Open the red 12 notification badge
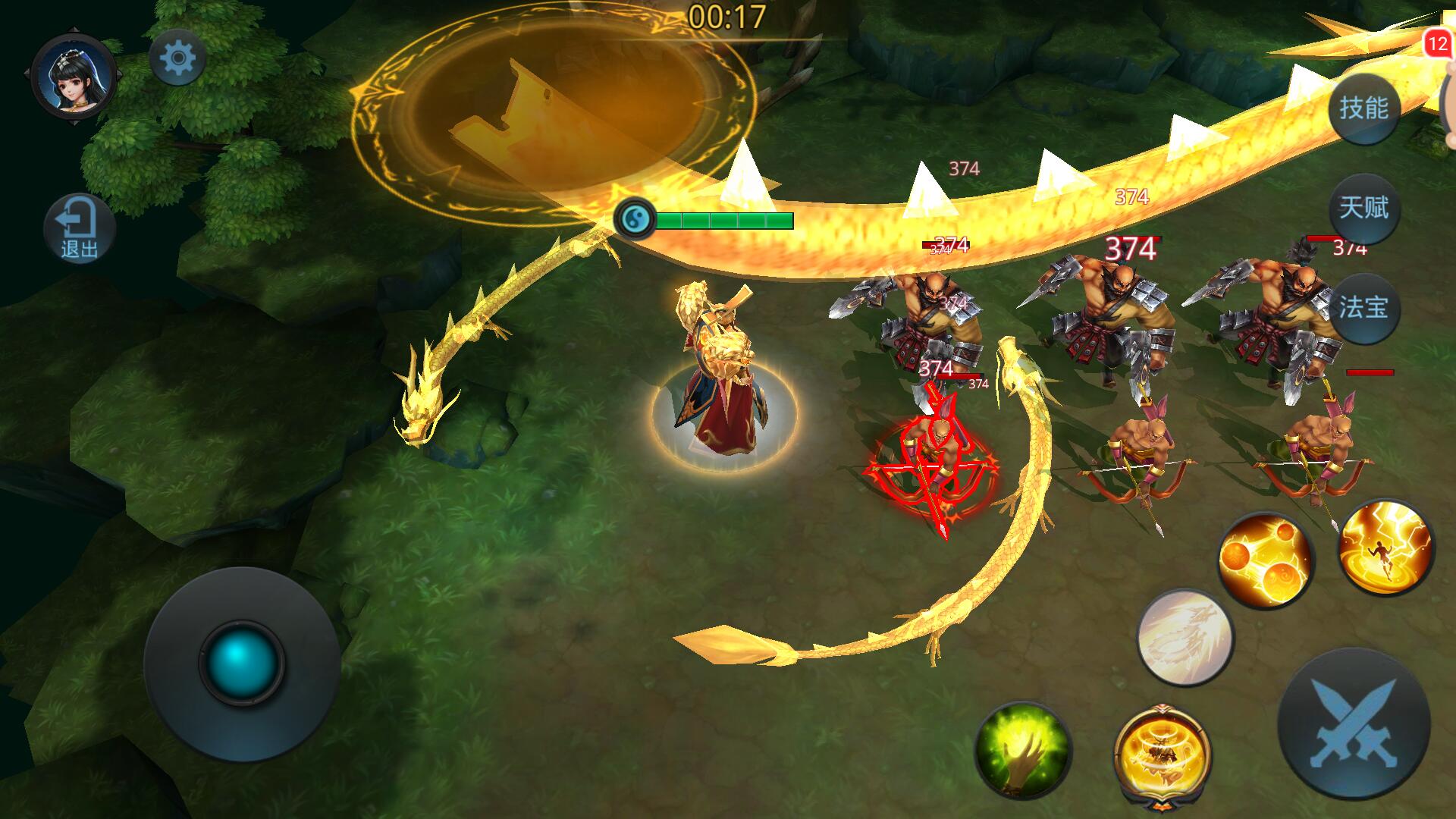Image resolution: width=1456 pixels, height=819 pixels. [1437, 44]
